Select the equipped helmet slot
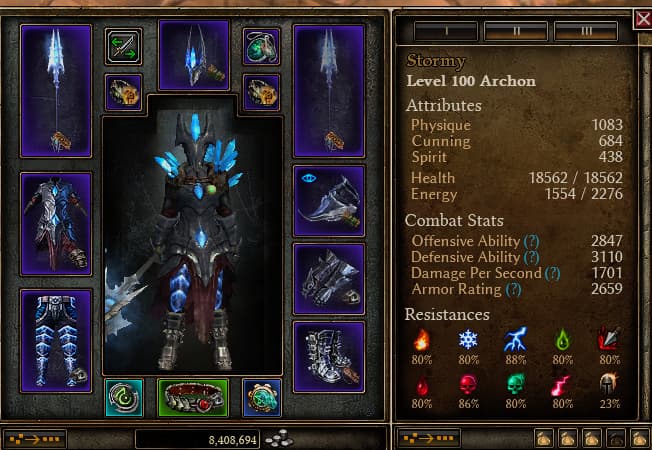This screenshot has width=652, height=450. click(x=194, y=55)
